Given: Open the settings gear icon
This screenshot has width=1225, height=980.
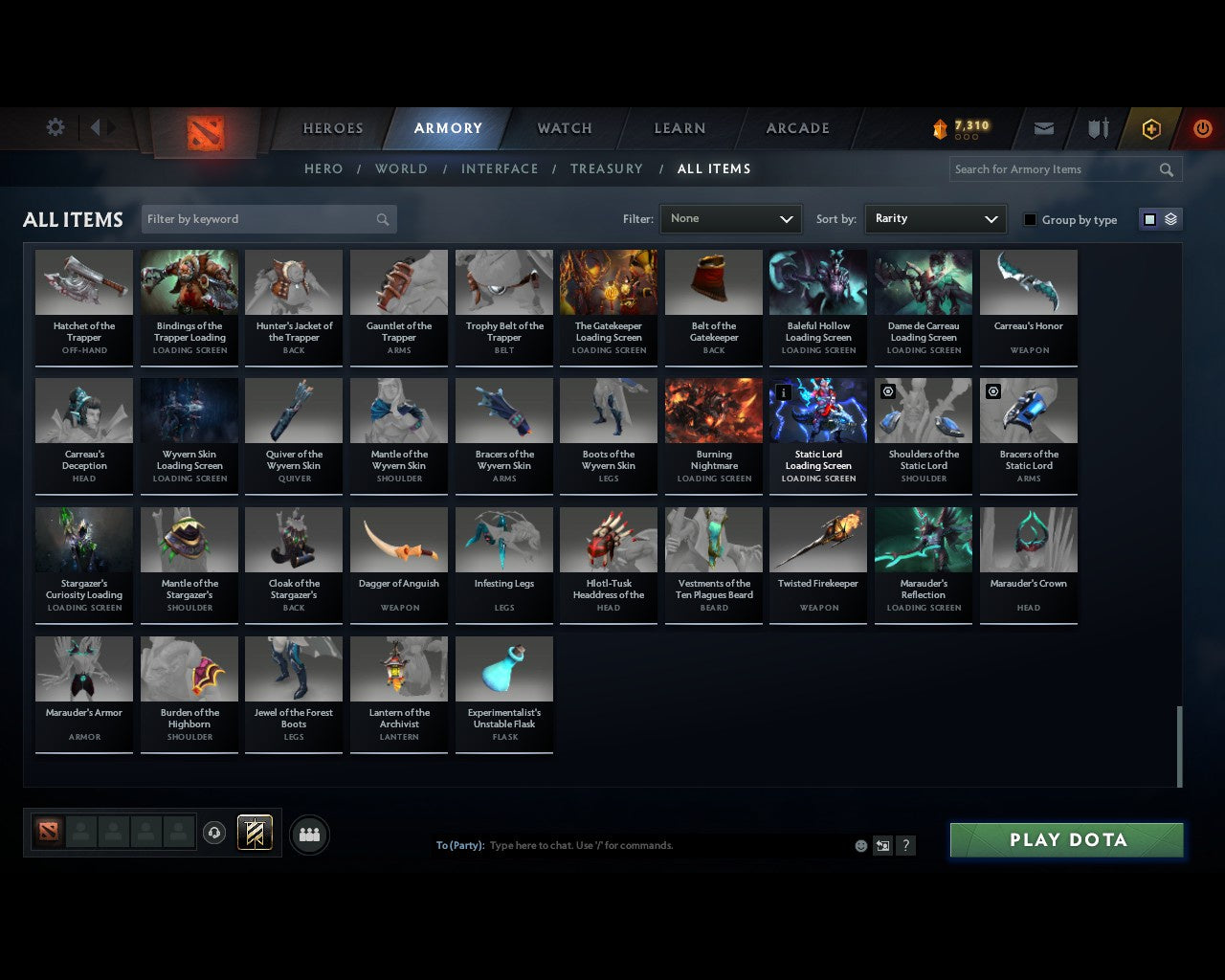Looking at the screenshot, I should (55, 127).
